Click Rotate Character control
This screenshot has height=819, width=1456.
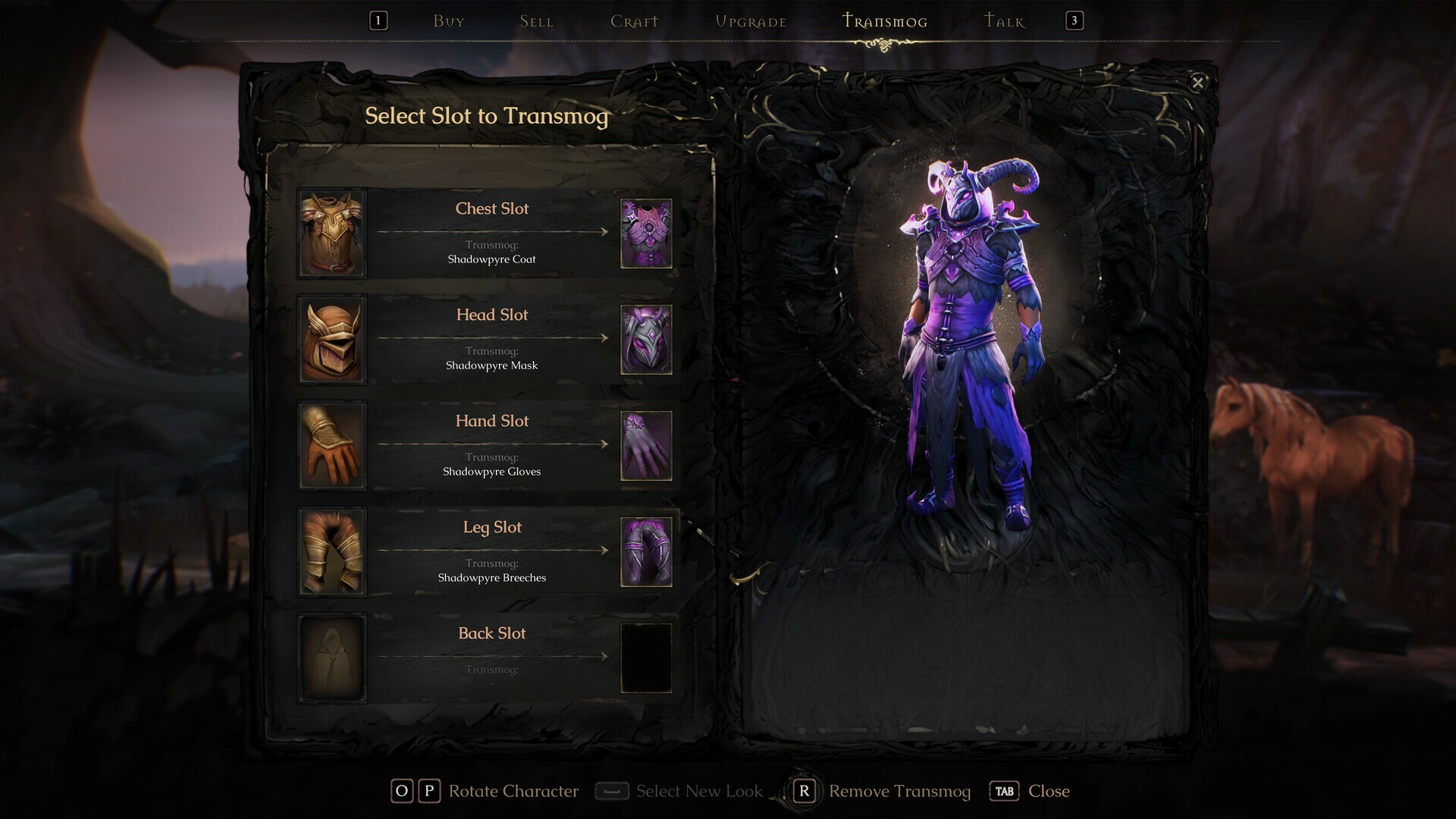click(x=513, y=791)
